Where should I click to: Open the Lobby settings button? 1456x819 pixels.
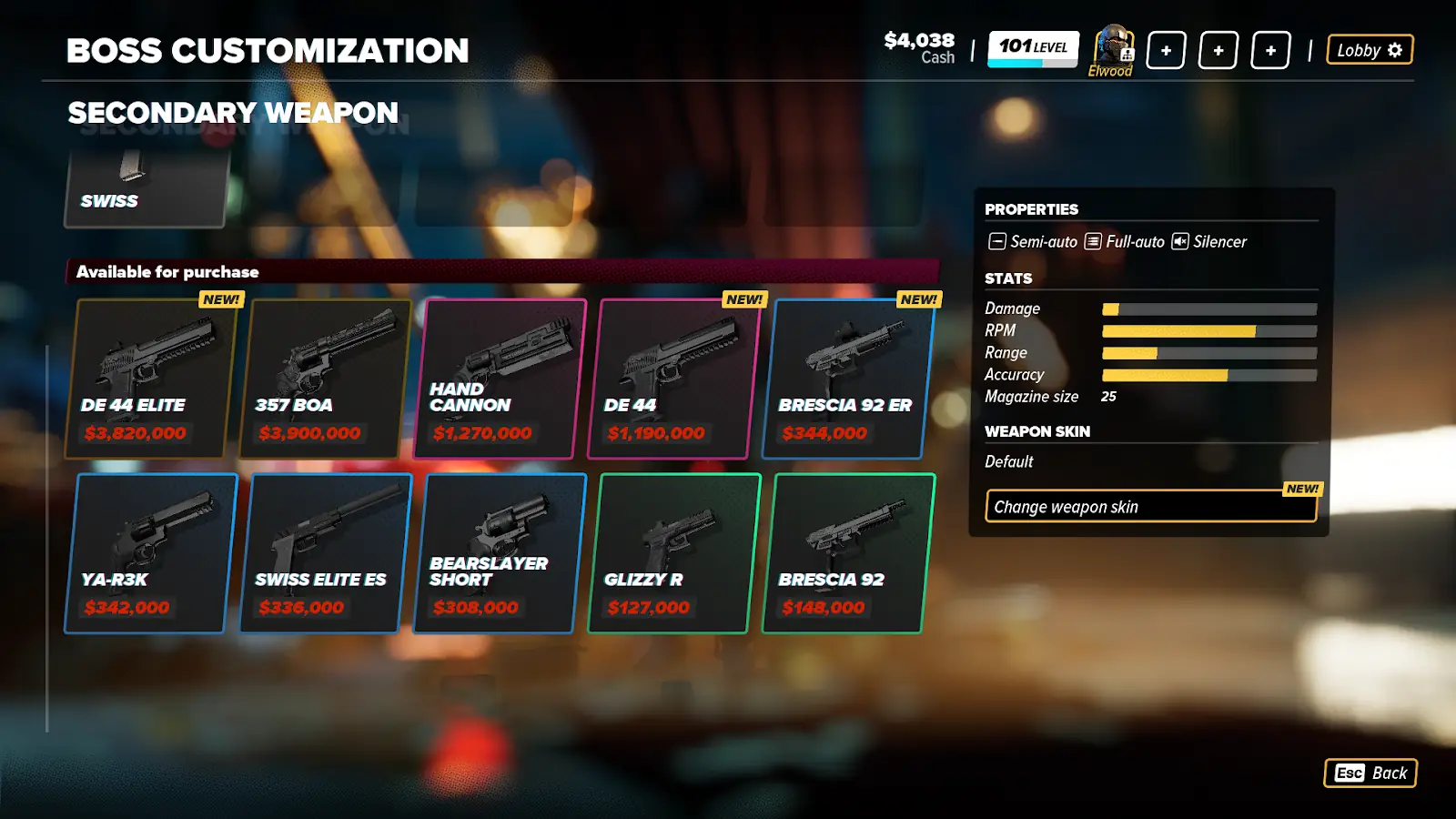[1370, 50]
